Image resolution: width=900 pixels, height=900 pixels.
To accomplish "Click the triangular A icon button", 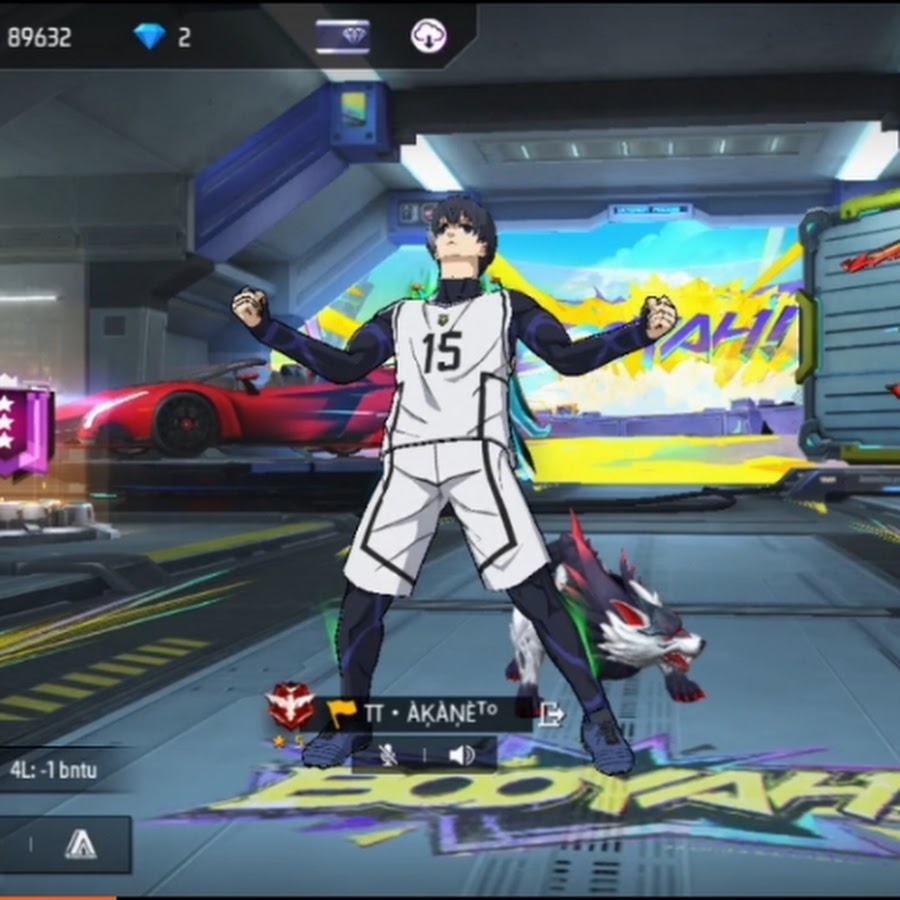I will (x=80, y=845).
